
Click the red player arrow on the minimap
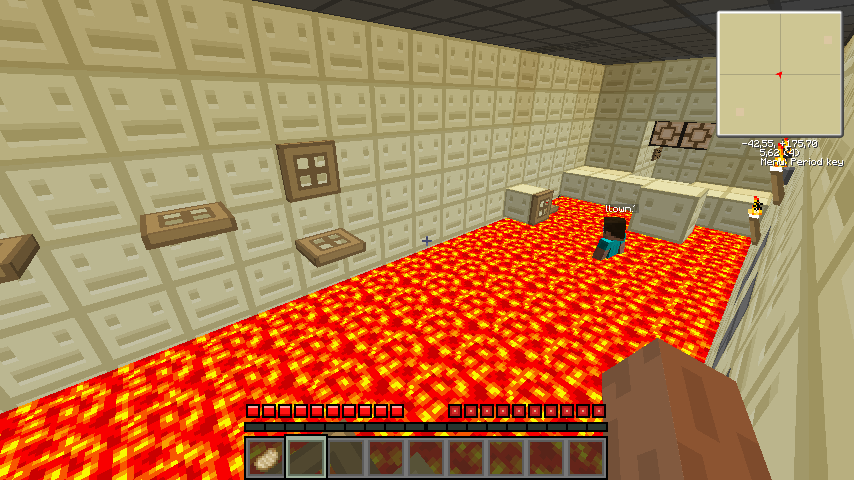pos(778,74)
